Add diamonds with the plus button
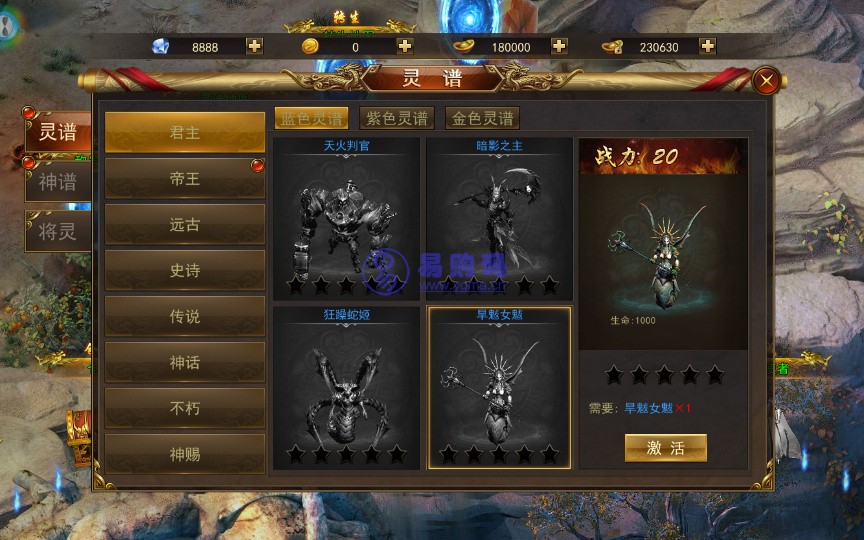This screenshot has height=540, width=864. (255, 46)
